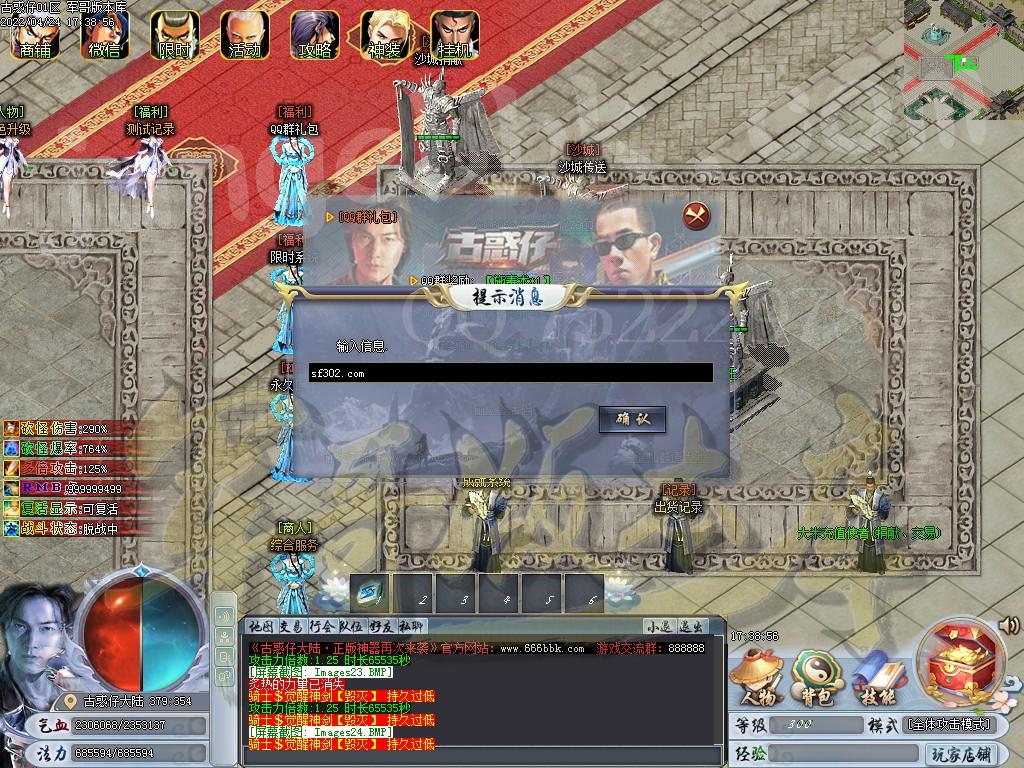Viewport: 1024px width, 768px height.
Task: Open the 攻略 guide icon
Action: click(x=314, y=36)
